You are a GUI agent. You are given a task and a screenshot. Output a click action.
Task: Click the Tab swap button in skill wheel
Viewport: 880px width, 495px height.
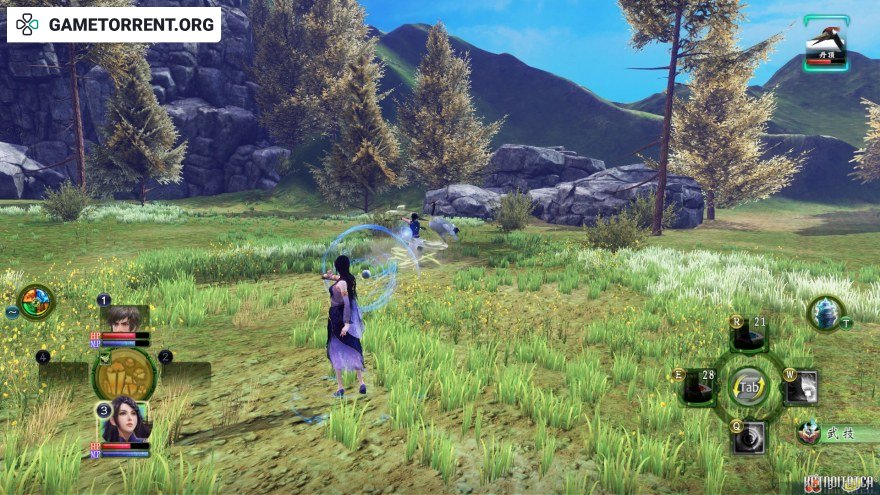749,386
